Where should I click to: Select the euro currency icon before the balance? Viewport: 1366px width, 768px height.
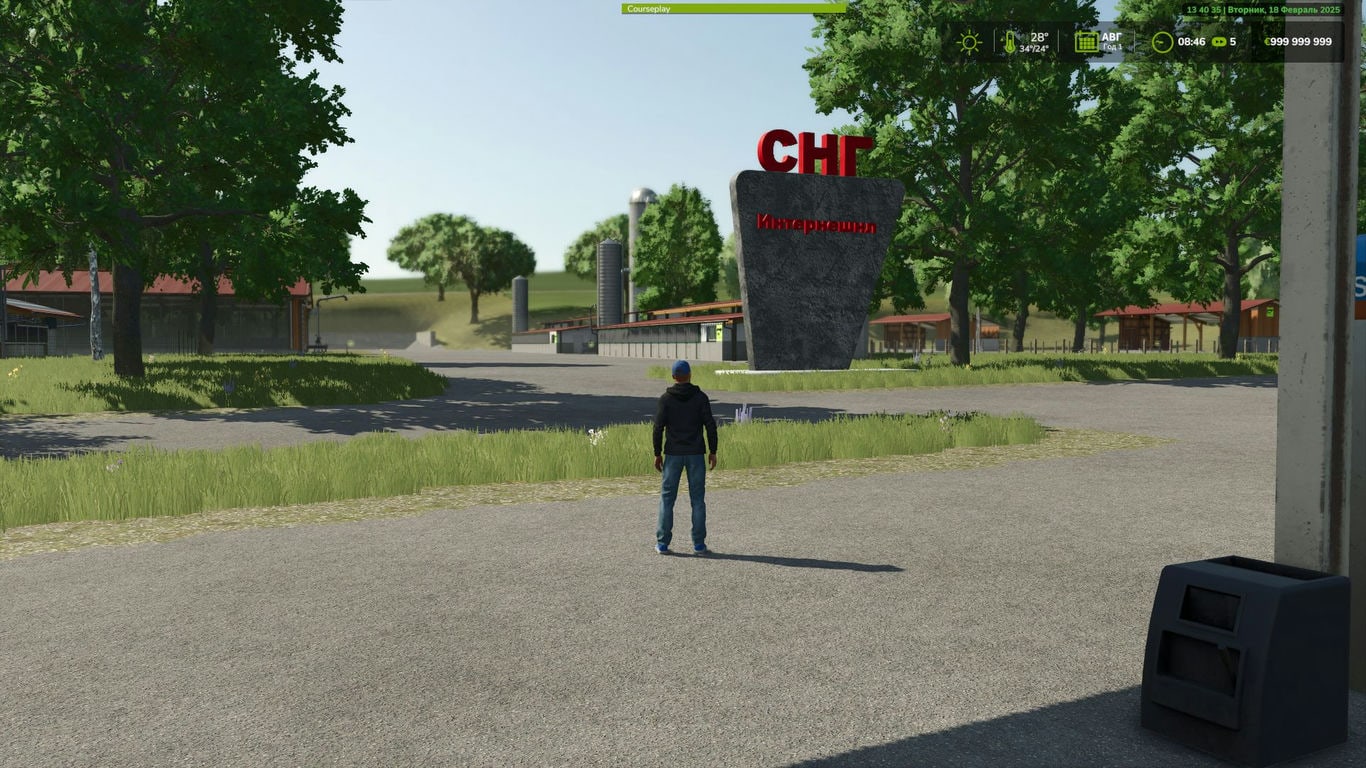point(1267,41)
